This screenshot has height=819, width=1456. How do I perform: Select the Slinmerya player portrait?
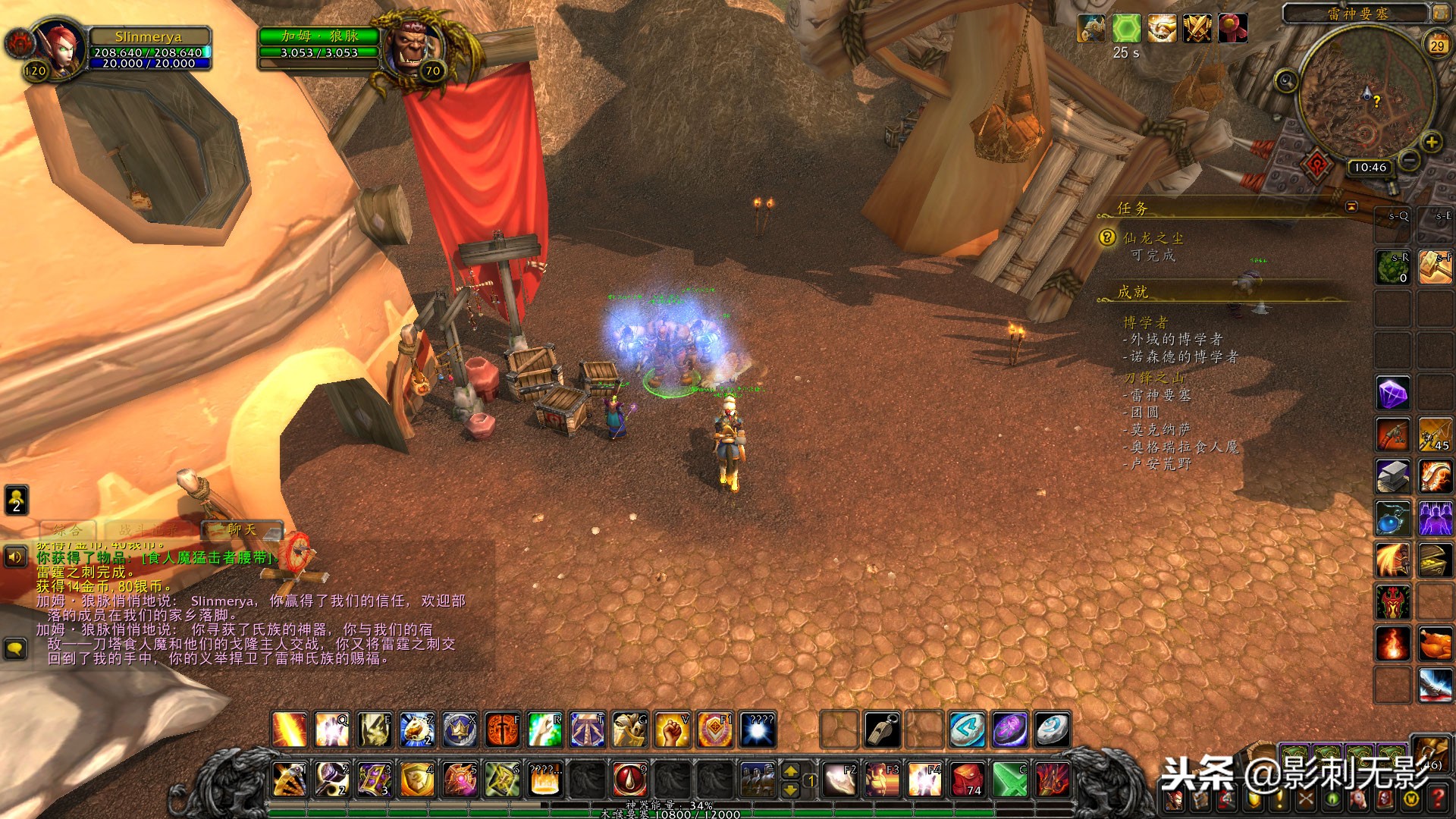61,45
